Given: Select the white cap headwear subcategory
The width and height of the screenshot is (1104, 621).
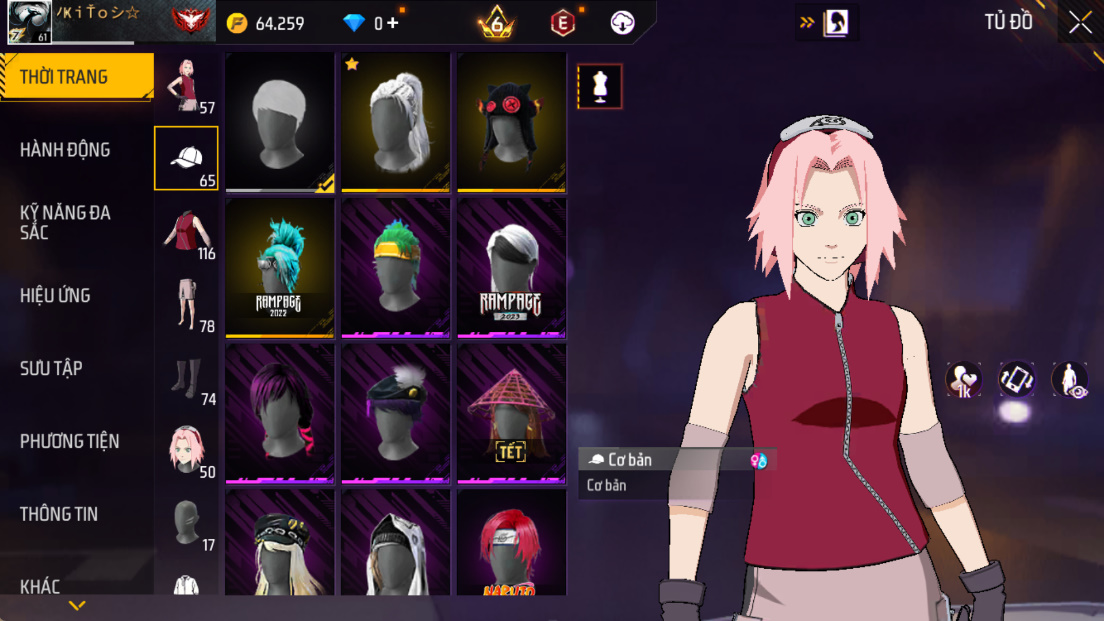Looking at the screenshot, I should (x=186, y=158).
